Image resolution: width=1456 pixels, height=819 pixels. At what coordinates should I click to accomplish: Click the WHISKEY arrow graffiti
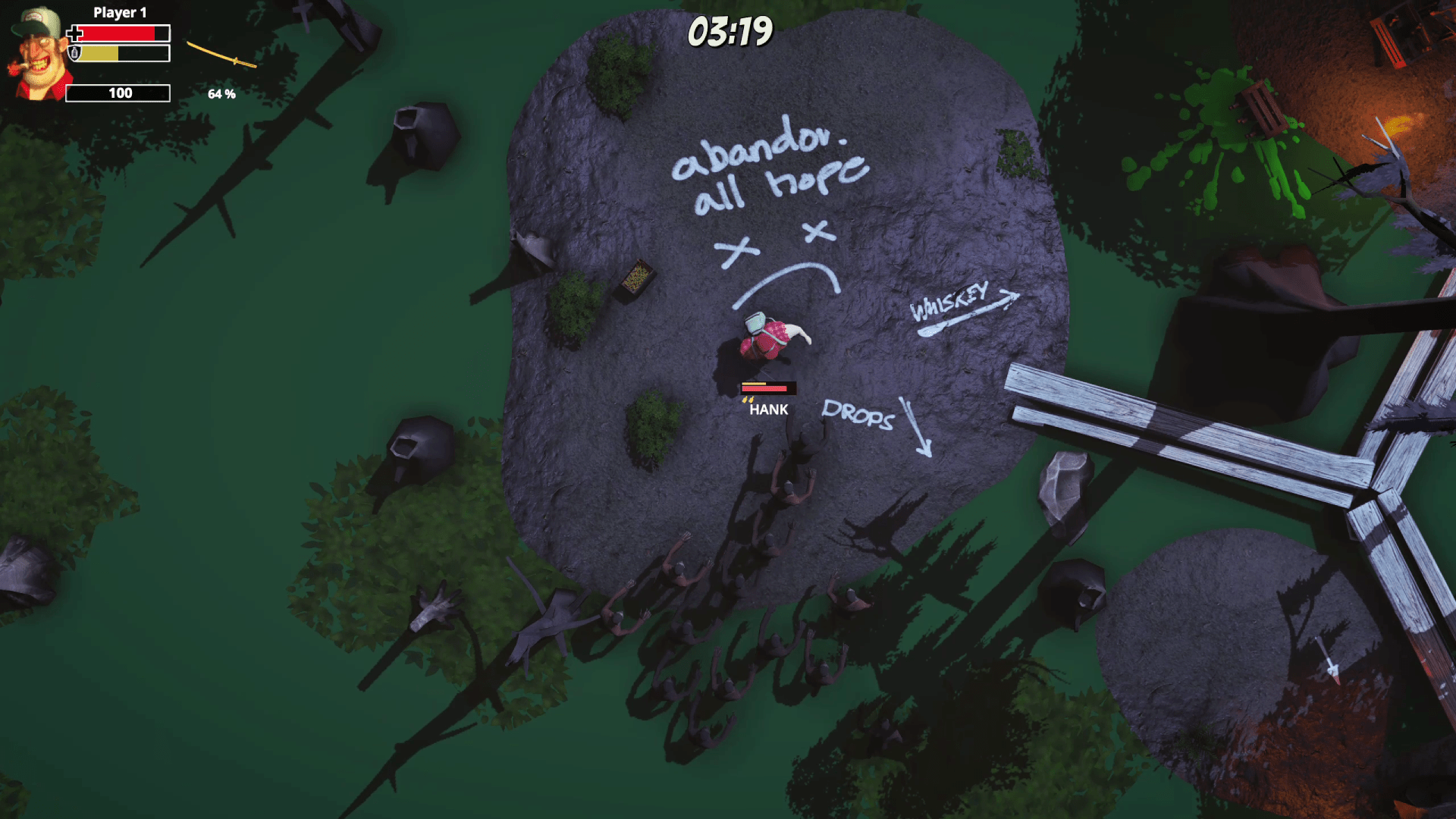tap(959, 303)
